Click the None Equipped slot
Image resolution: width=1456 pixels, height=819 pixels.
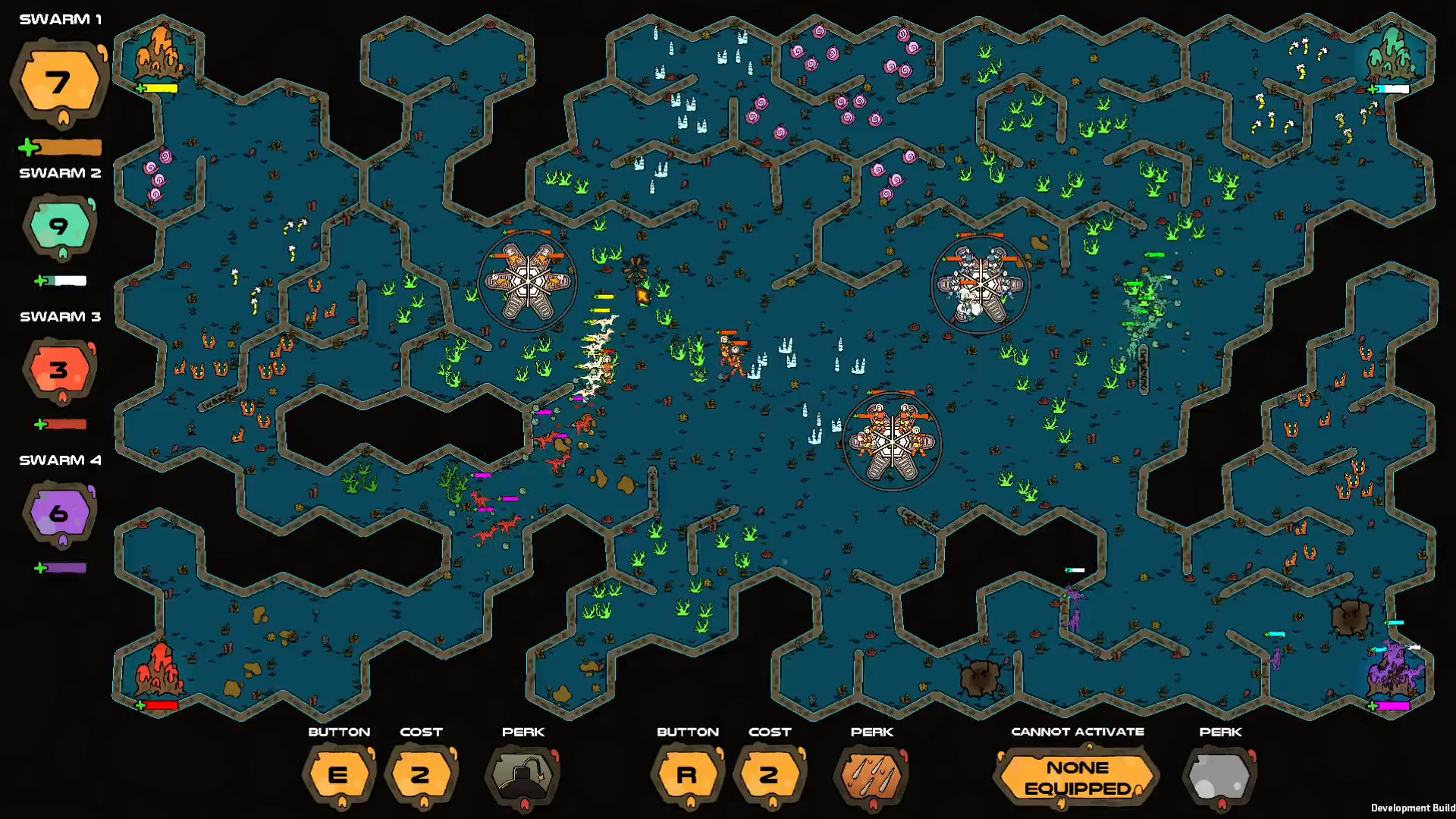coord(1076,776)
